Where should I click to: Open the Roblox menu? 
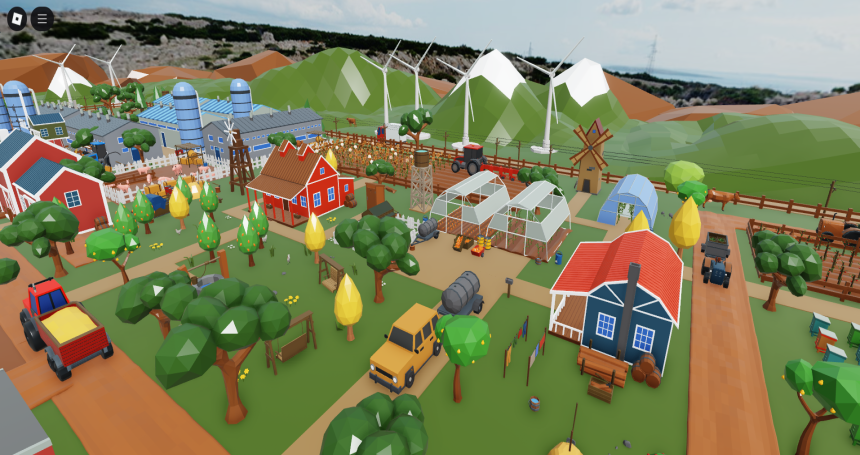[16, 17]
